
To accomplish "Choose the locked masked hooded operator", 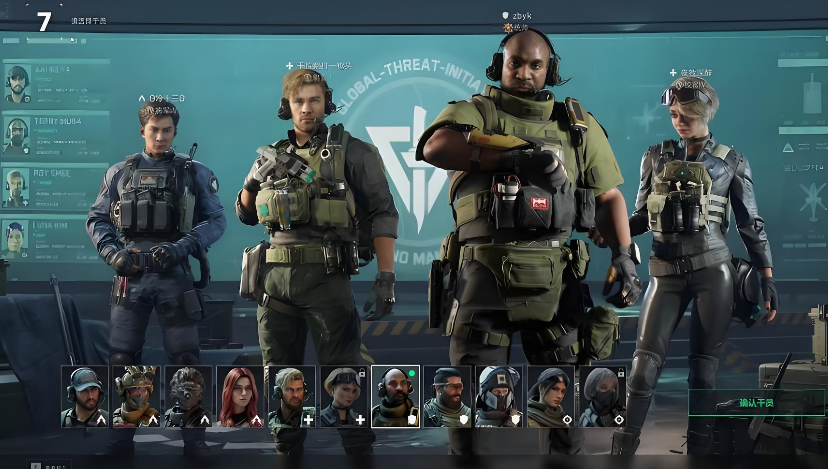I will tap(603, 396).
